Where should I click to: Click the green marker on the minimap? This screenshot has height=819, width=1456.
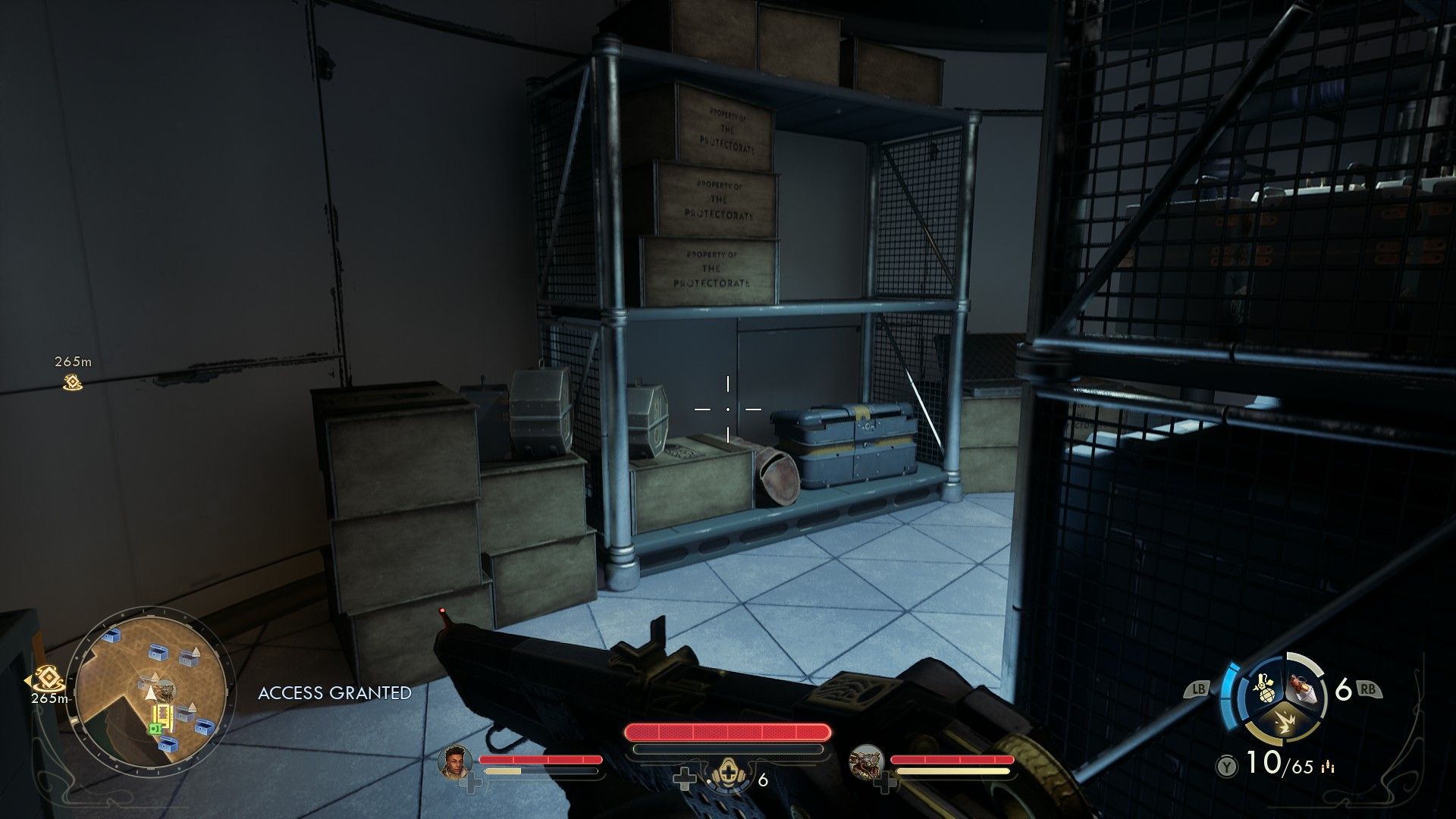[155, 728]
